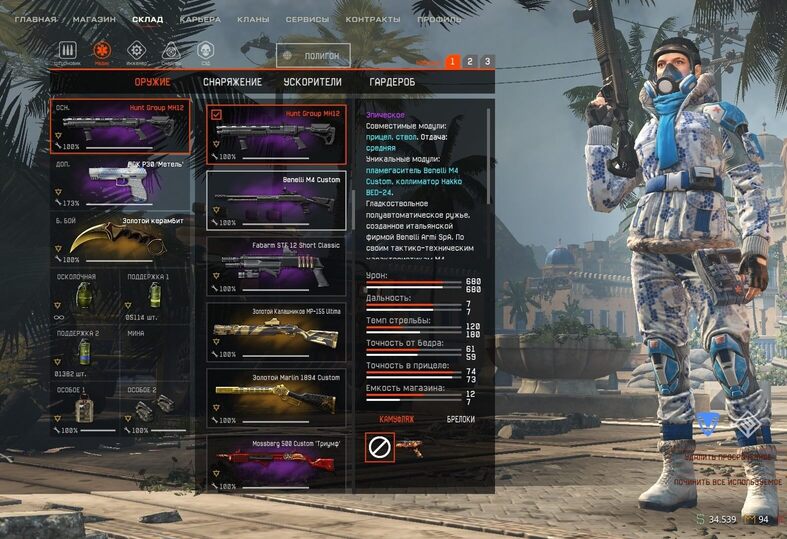Choose the skull-icon СЭД class
The image size is (787, 539).
point(205,50)
